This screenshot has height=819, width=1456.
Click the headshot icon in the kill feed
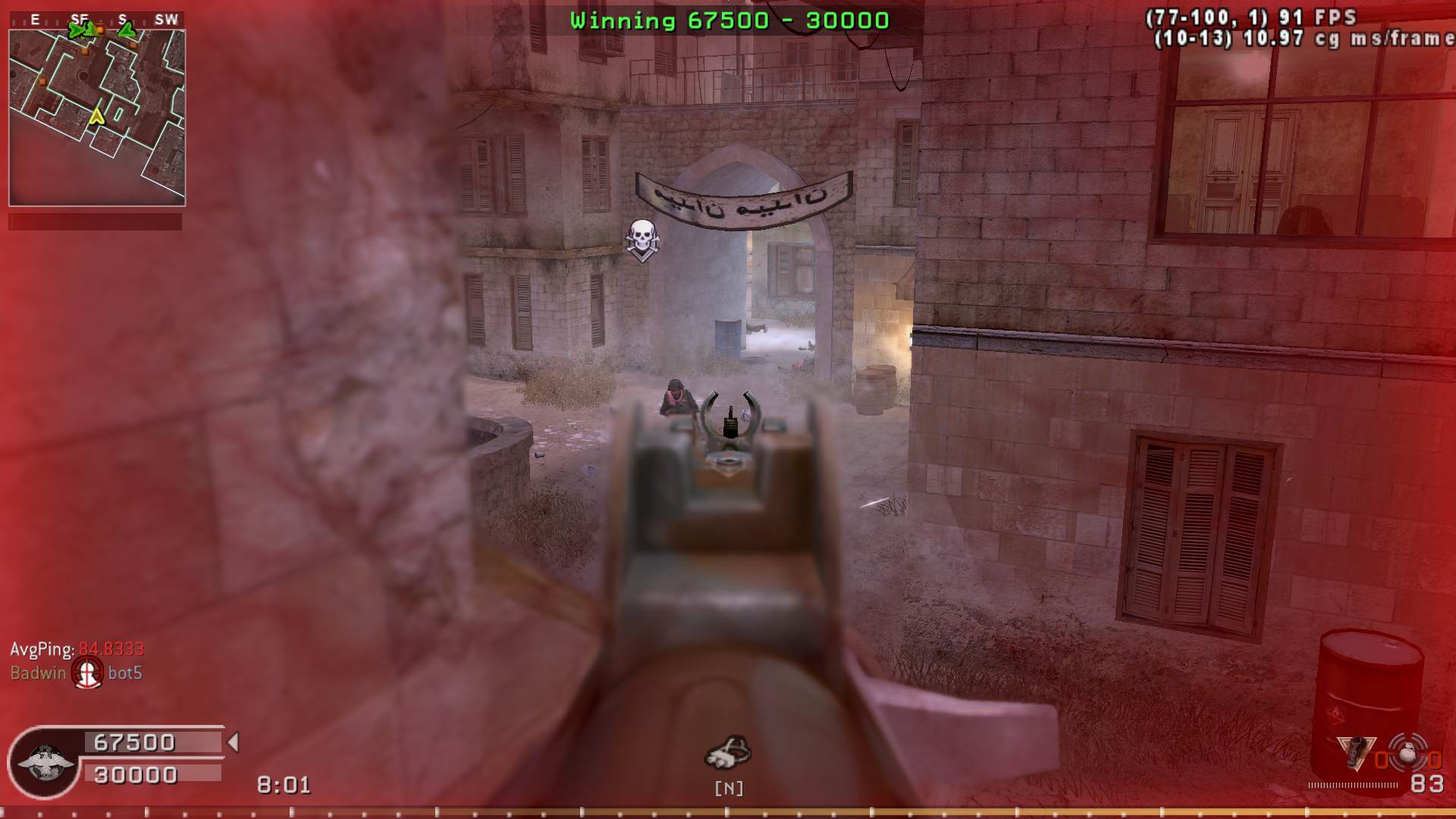pos(87,673)
